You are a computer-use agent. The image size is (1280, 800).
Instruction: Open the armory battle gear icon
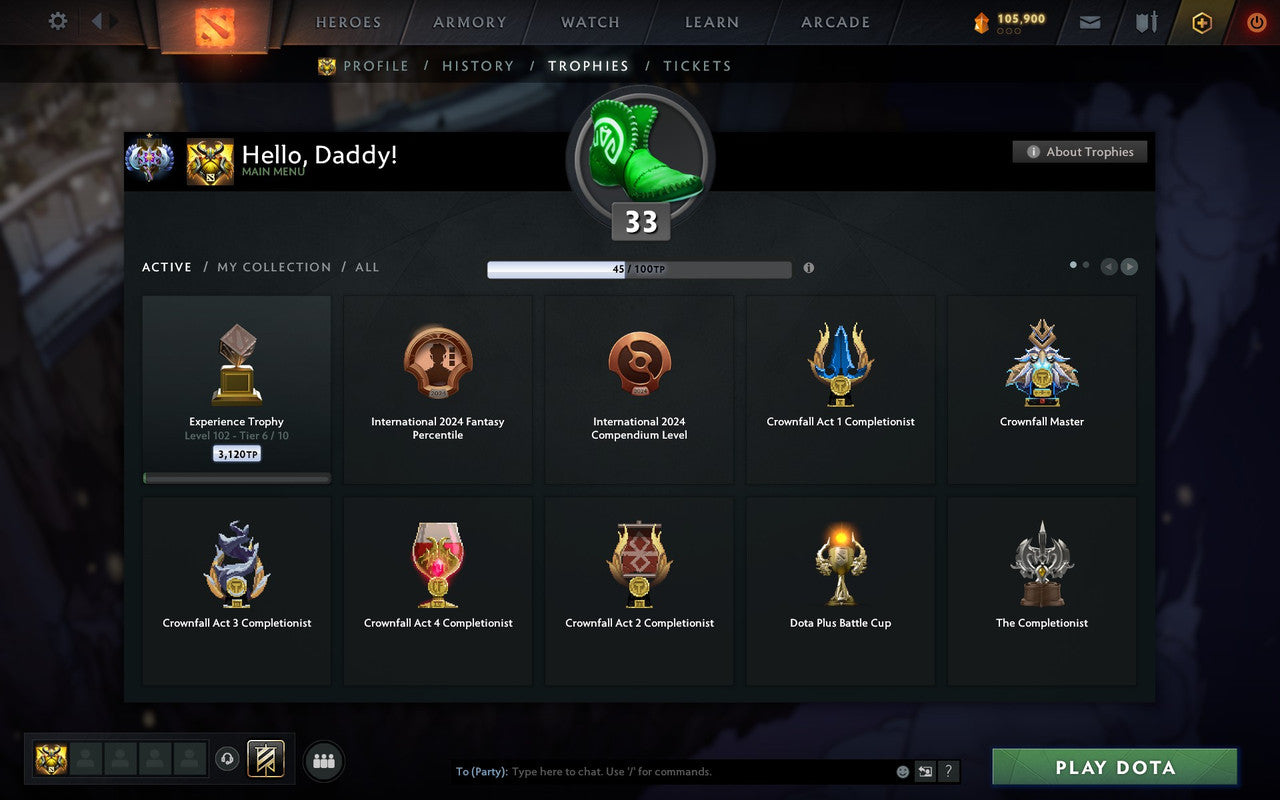point(1144,22)
